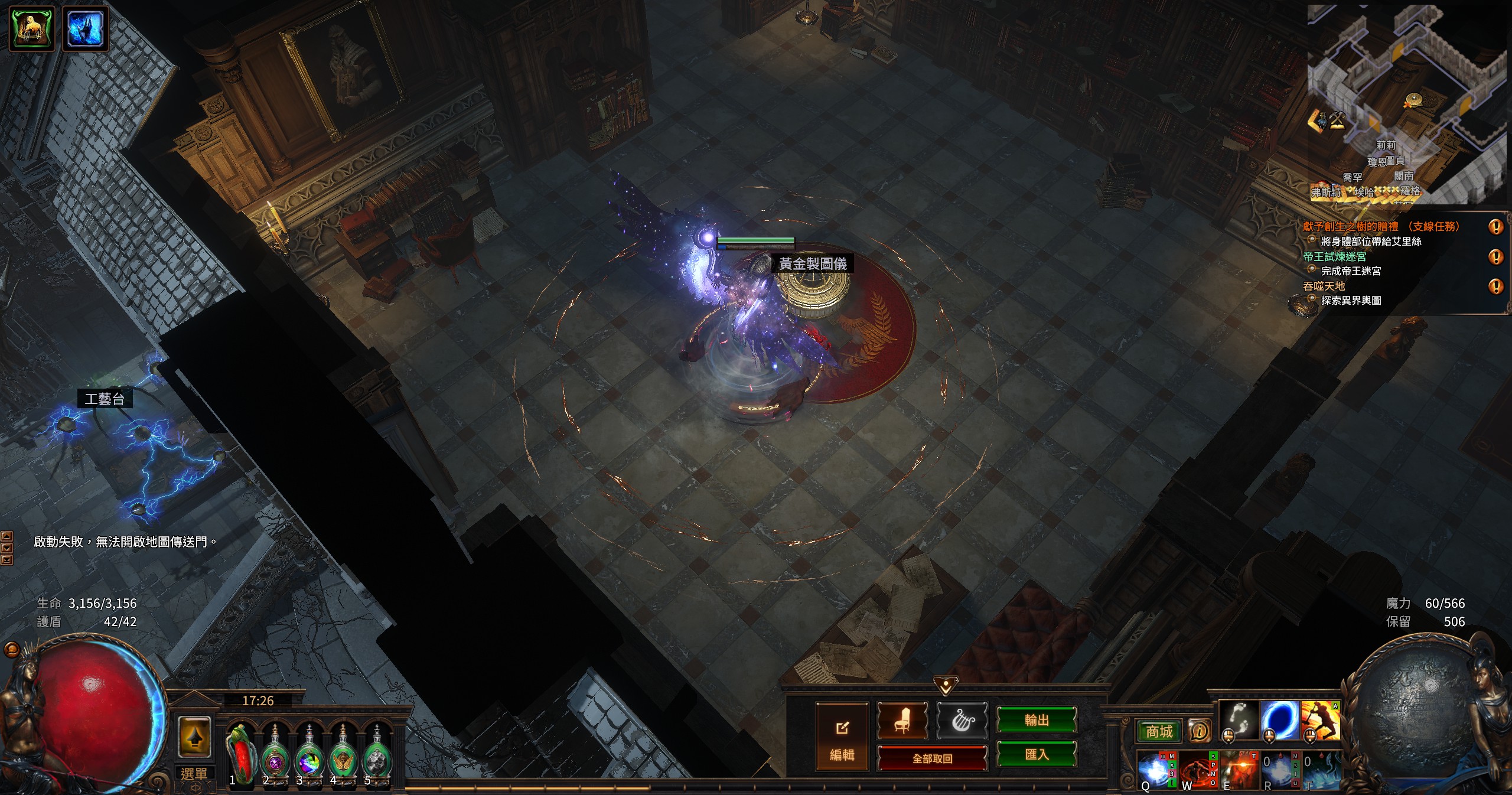The image size is (1512, 795).
Task: Open the 商城 shop
Action: (1159, 732)
